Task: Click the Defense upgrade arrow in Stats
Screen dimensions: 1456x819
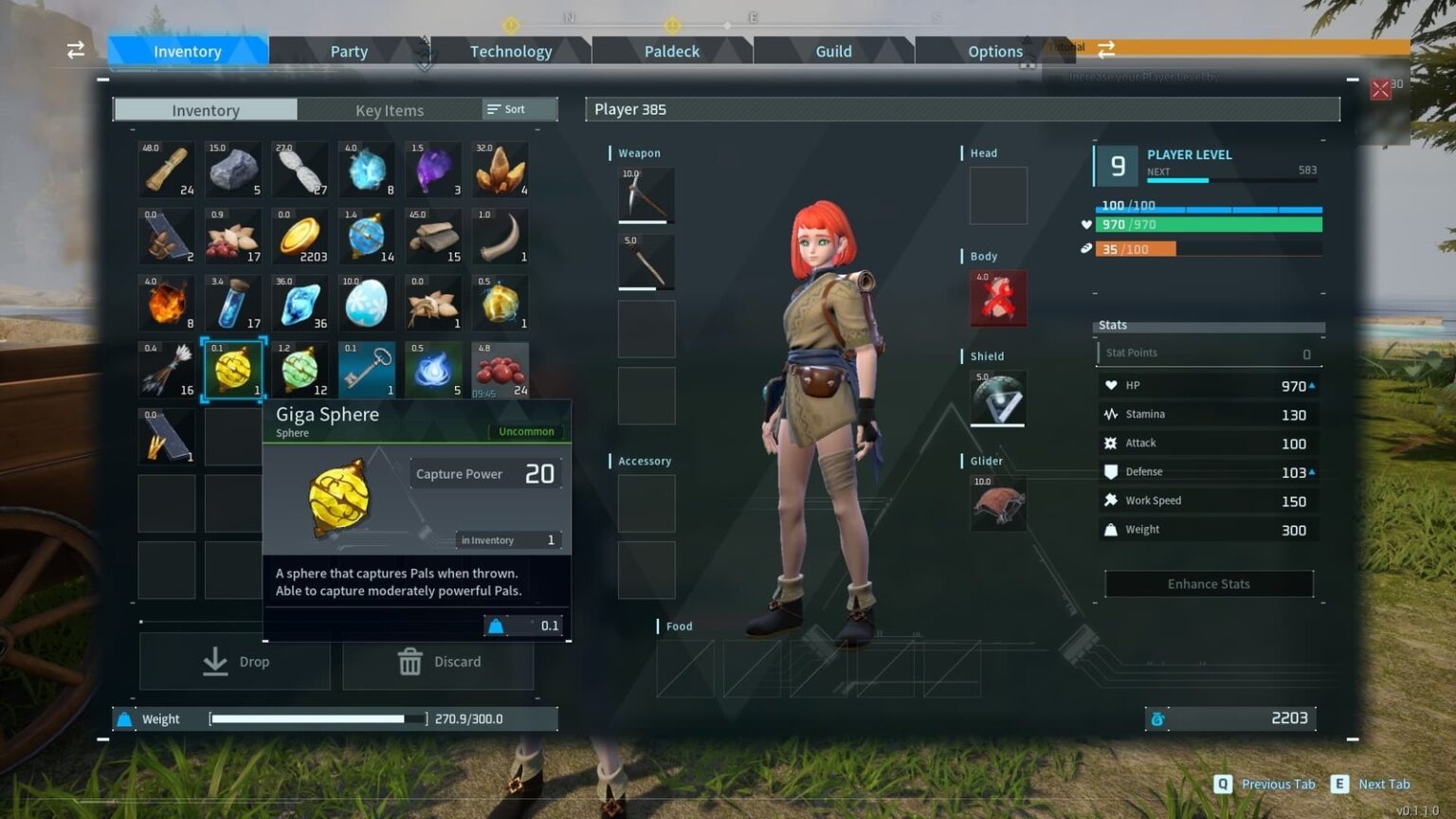Action: pyautogui.click(x=1311, y=471)
